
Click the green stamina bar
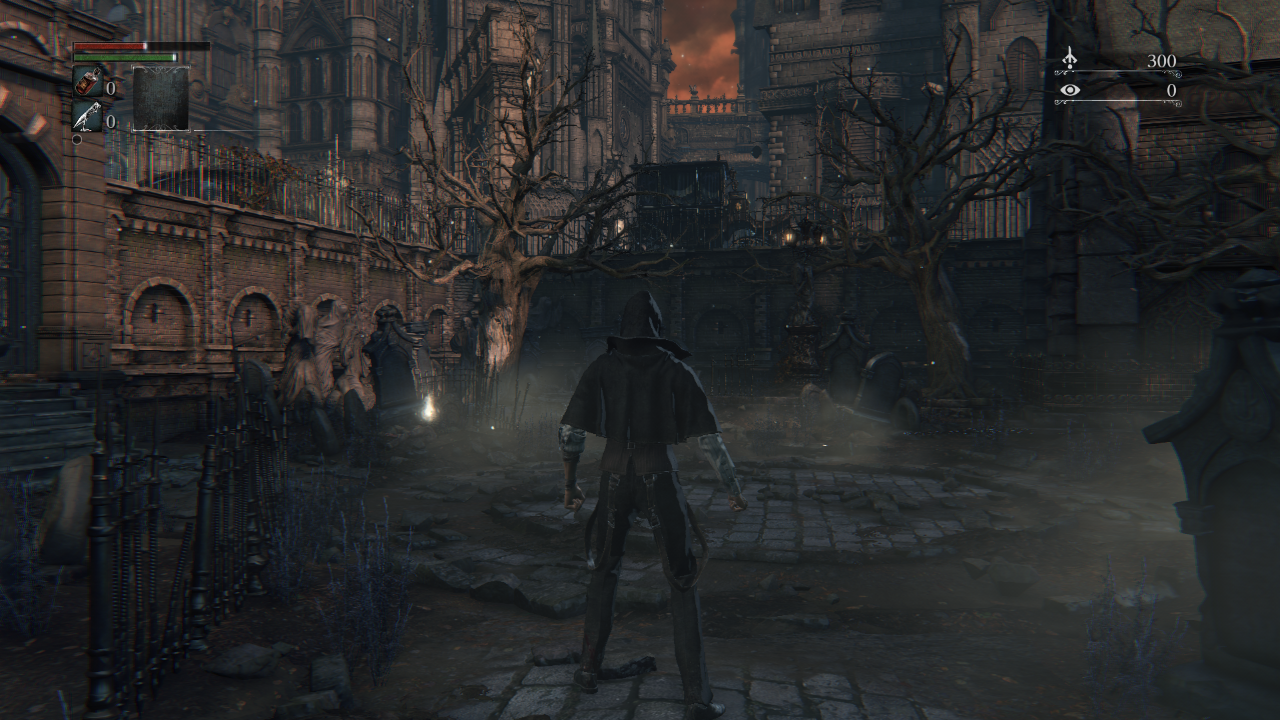pyautogui.click(x=123, y=57)
